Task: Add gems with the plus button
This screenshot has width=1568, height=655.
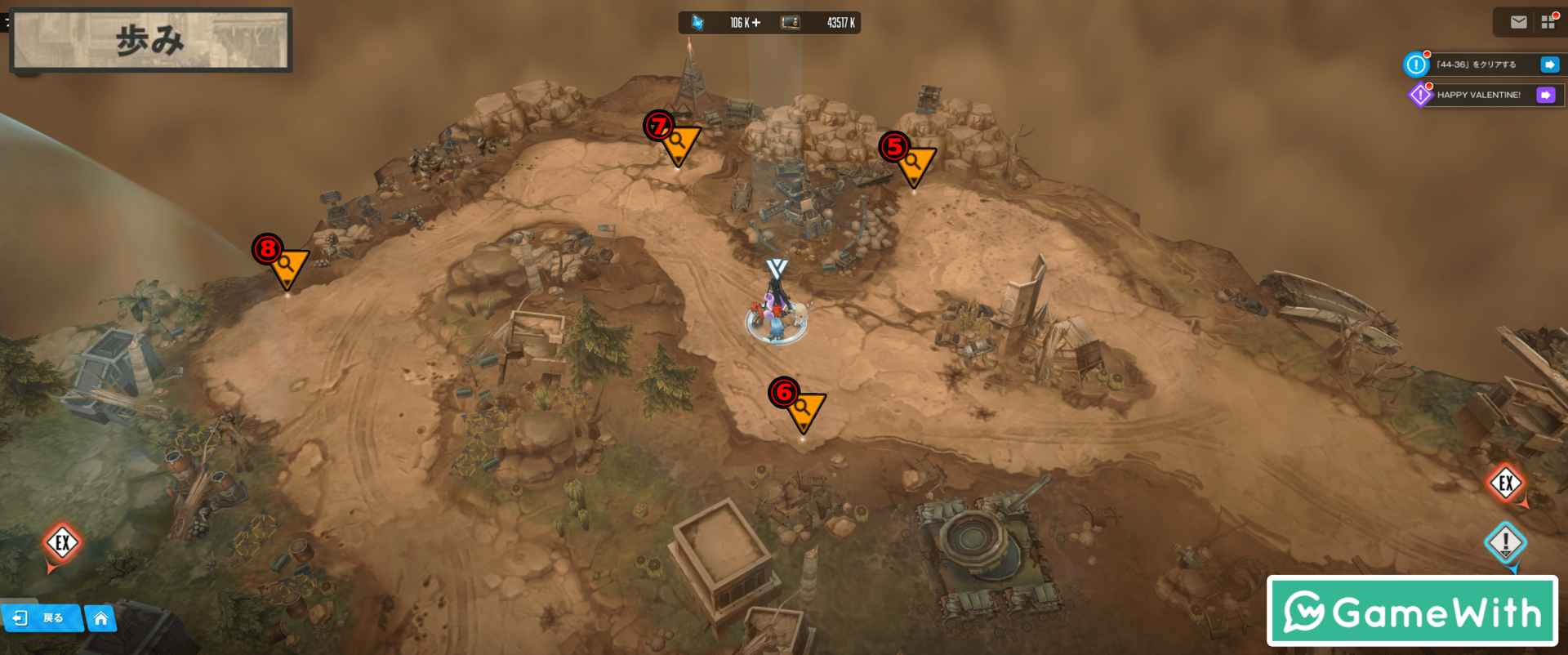Action: (756, 23)
